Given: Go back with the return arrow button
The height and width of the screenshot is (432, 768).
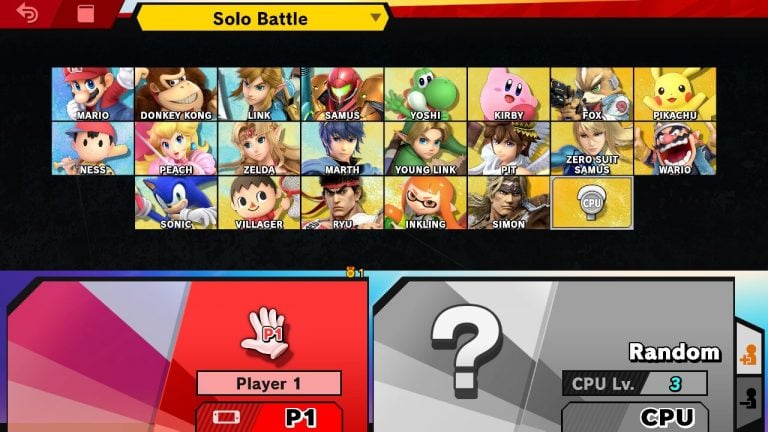Looking at the screenshot, I should 27,14.
